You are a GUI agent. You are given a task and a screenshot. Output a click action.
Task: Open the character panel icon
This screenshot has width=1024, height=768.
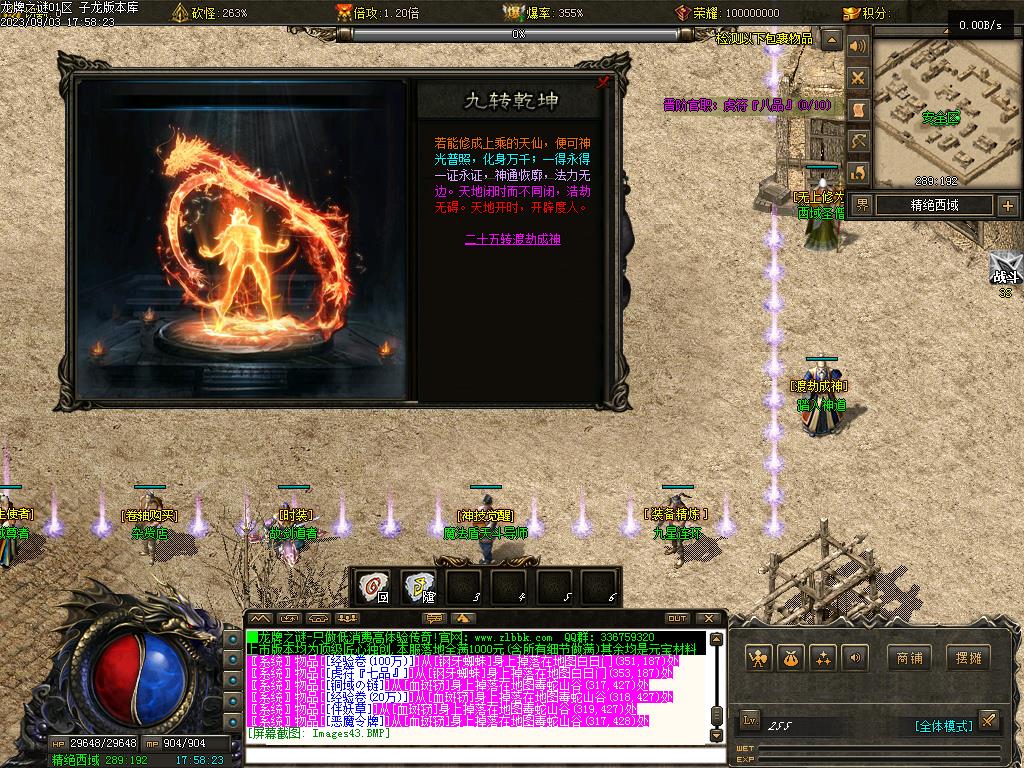(x=759, y=658)
